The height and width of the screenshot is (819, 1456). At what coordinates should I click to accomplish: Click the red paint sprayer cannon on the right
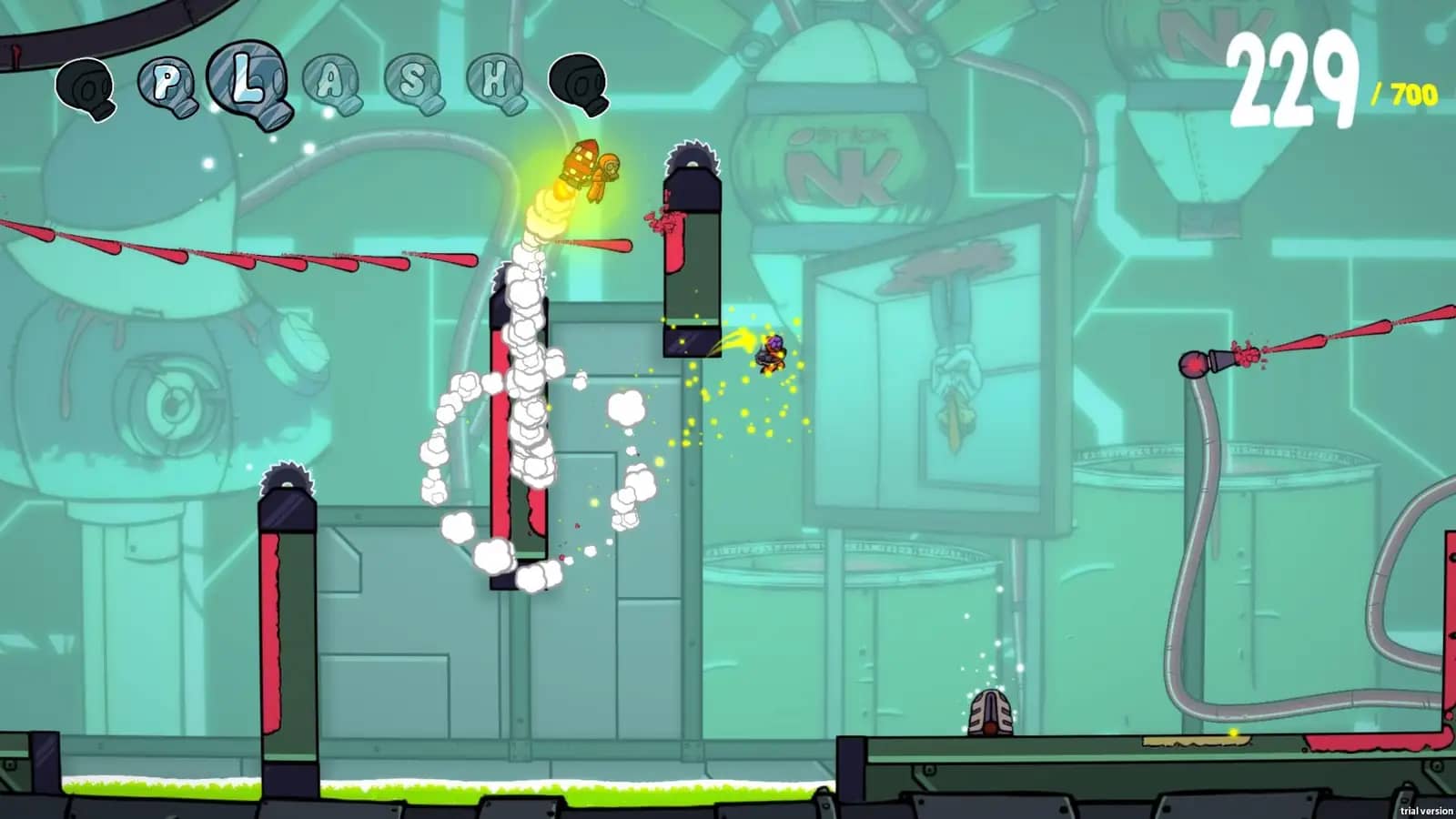click(x=1199, y=362)
